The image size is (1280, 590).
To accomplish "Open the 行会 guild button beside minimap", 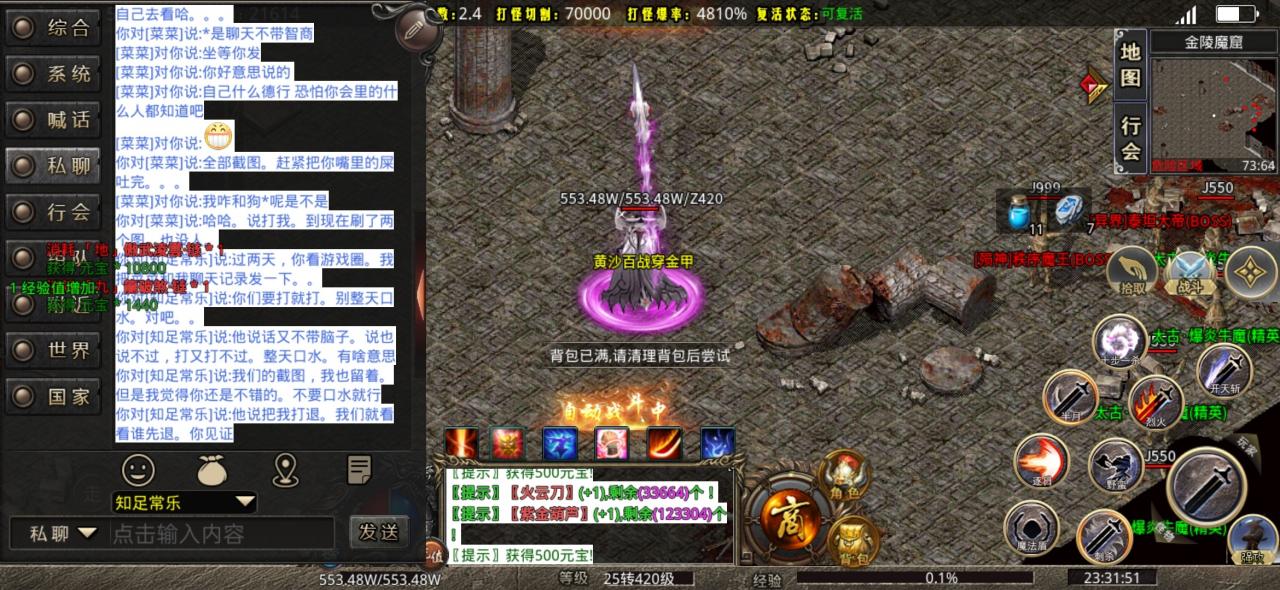I will (1131, 138).
